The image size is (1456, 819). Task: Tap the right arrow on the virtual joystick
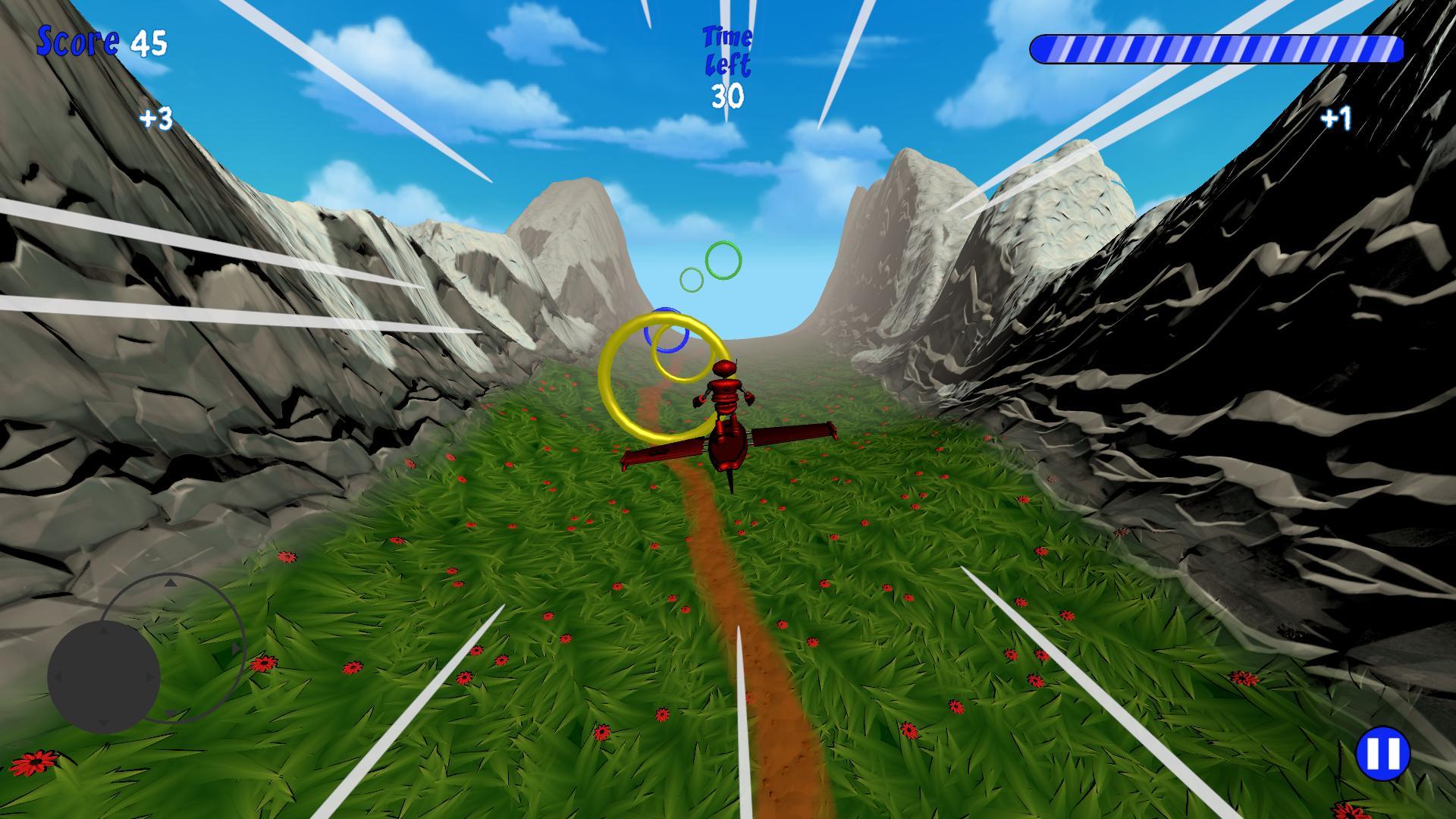click(149, 676)
